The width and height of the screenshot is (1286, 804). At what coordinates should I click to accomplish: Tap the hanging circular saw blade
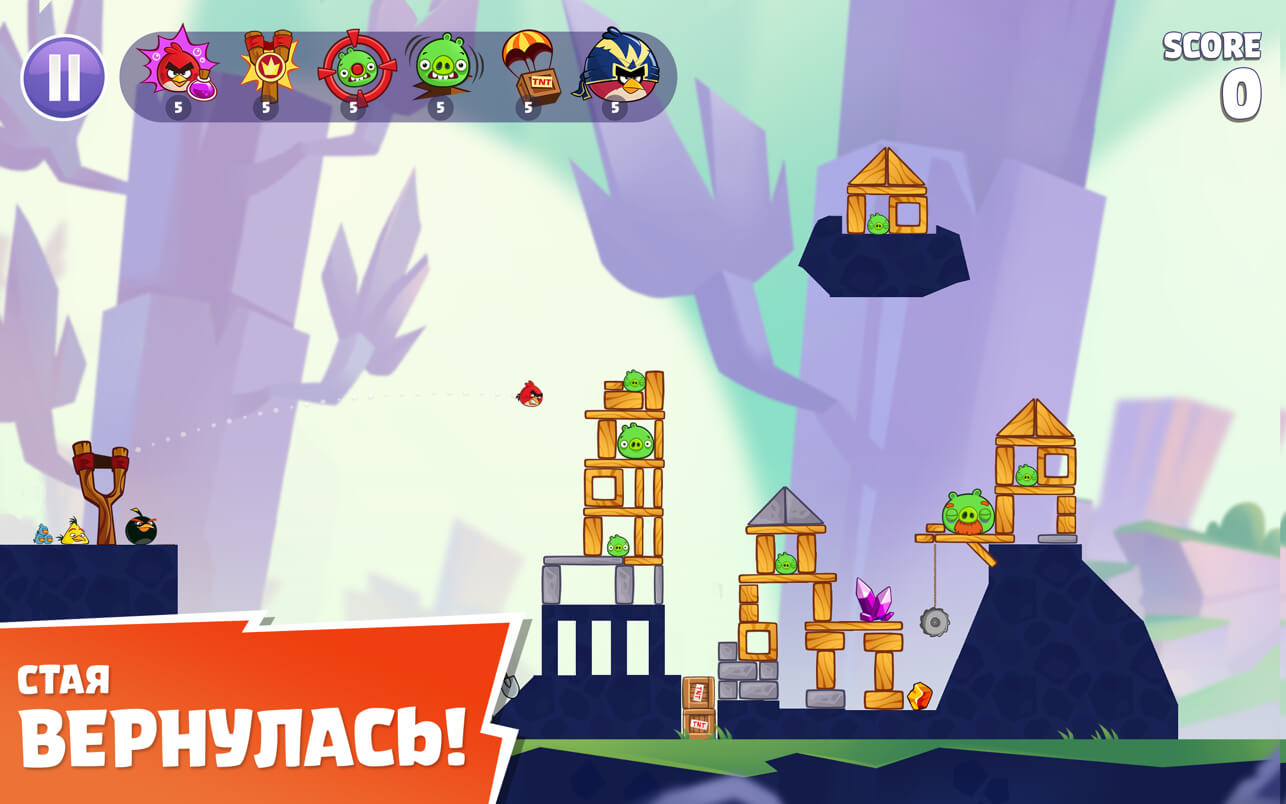point(932,623)
